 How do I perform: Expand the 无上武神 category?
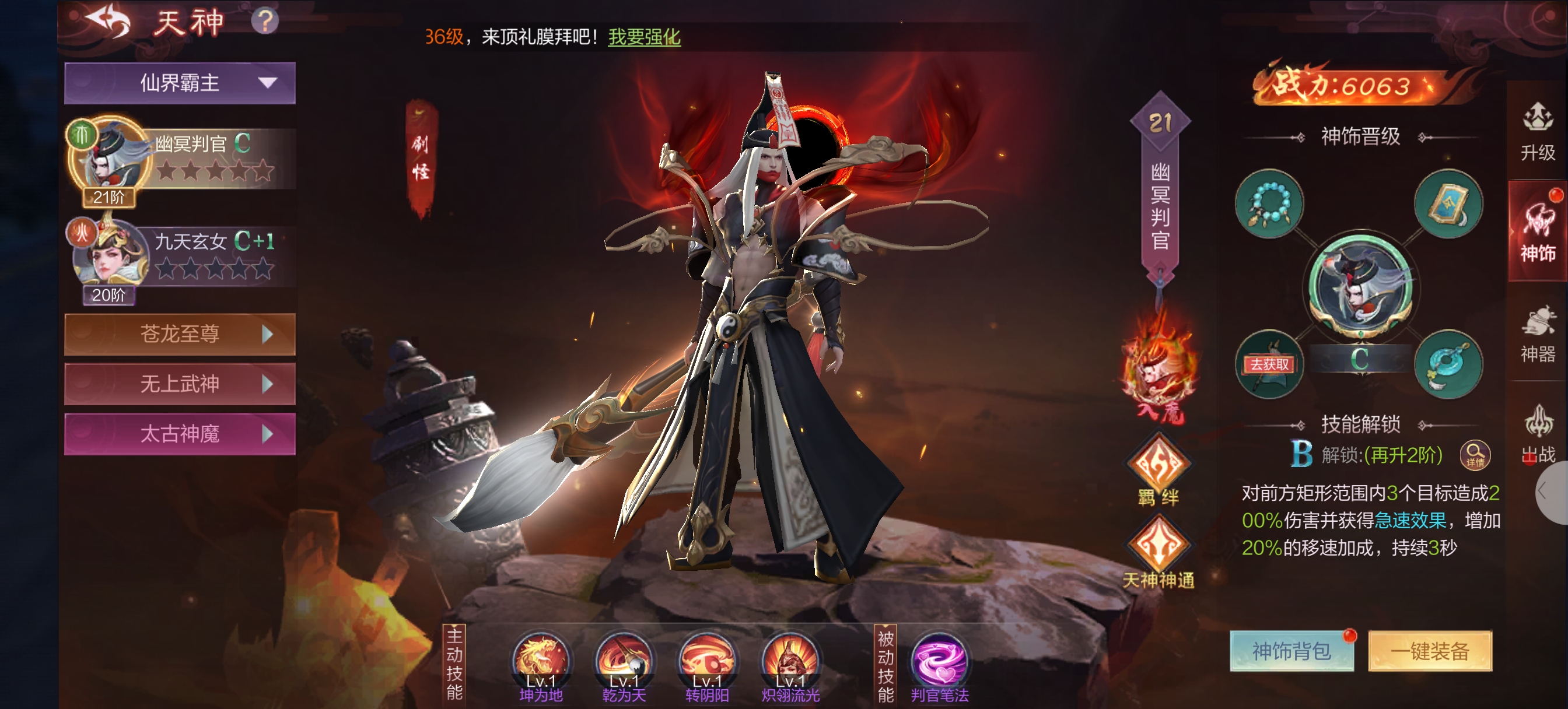click(x=180, y=384)
